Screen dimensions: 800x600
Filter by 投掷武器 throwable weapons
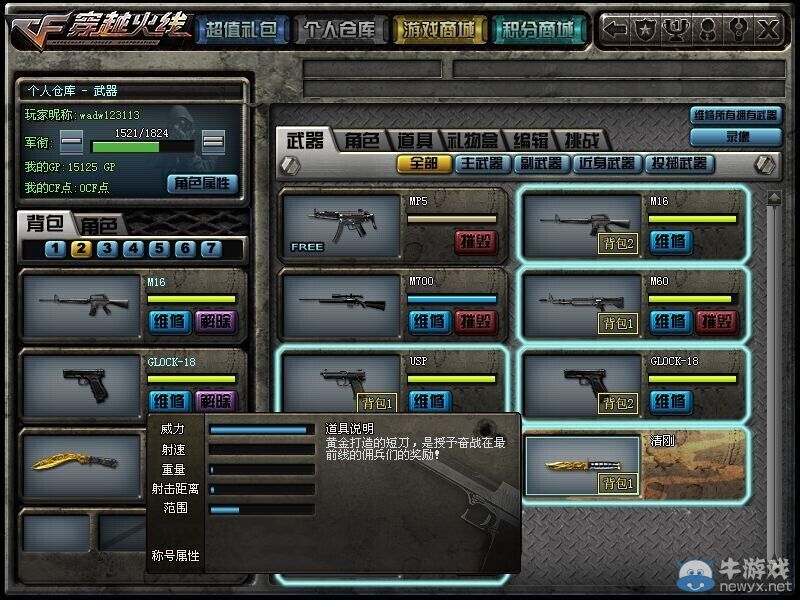click(679, 163)
